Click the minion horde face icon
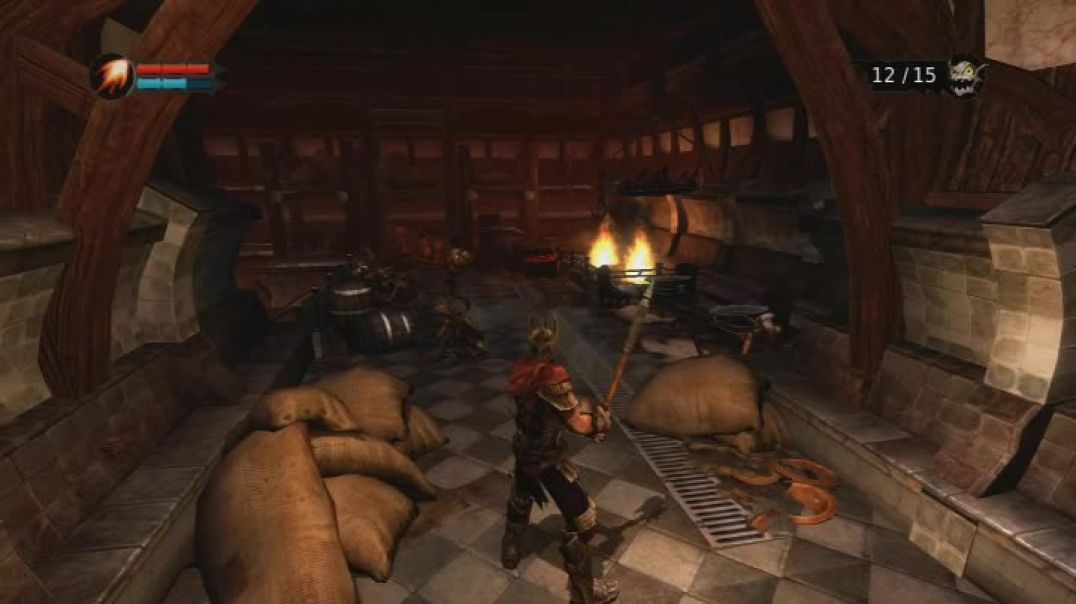 (x=964, y=75)
